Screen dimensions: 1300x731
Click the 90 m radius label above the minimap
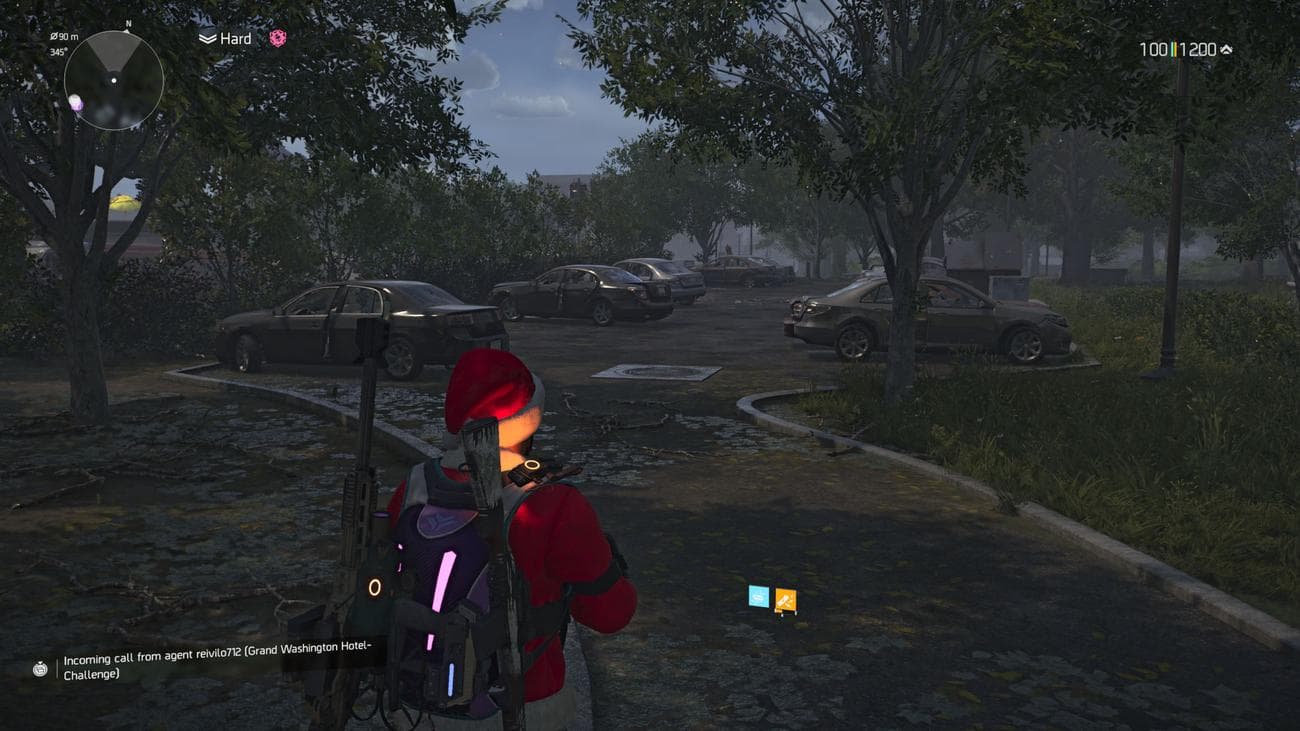coord(64,37)
